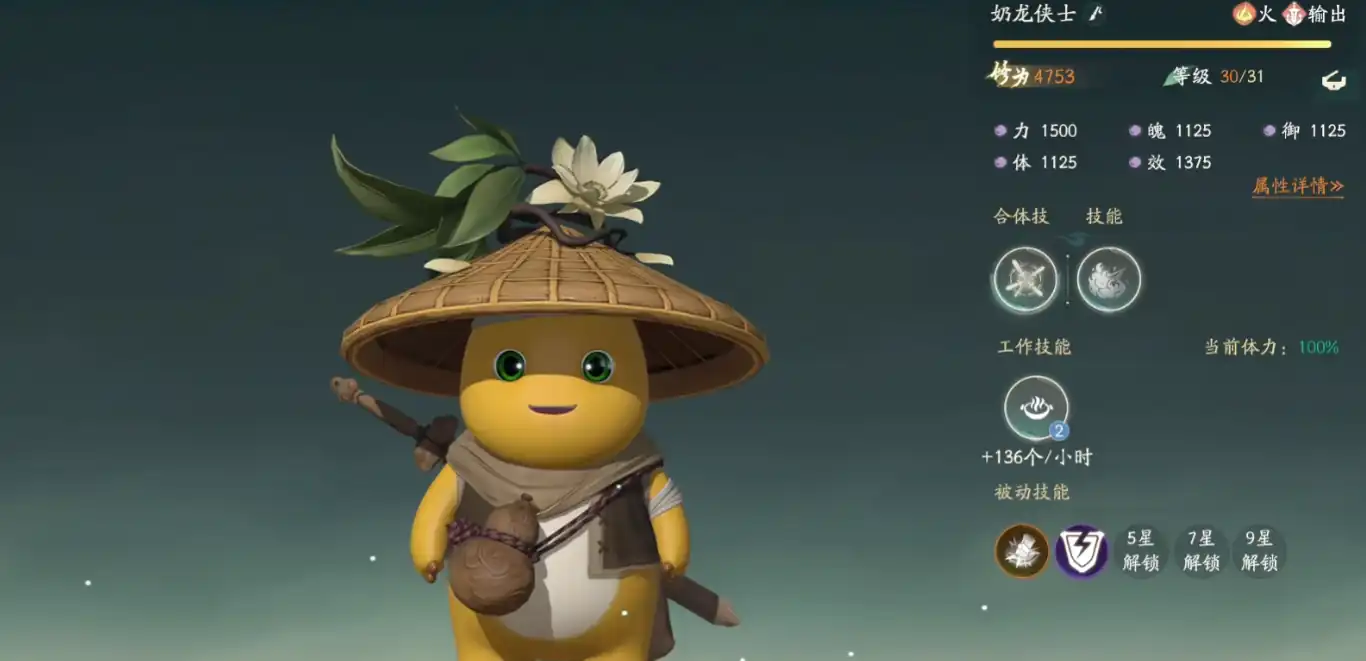Select the 5星解锁 locked passive slot
This screenshot has height=661, width=1366.
(x=1140, y=551)
